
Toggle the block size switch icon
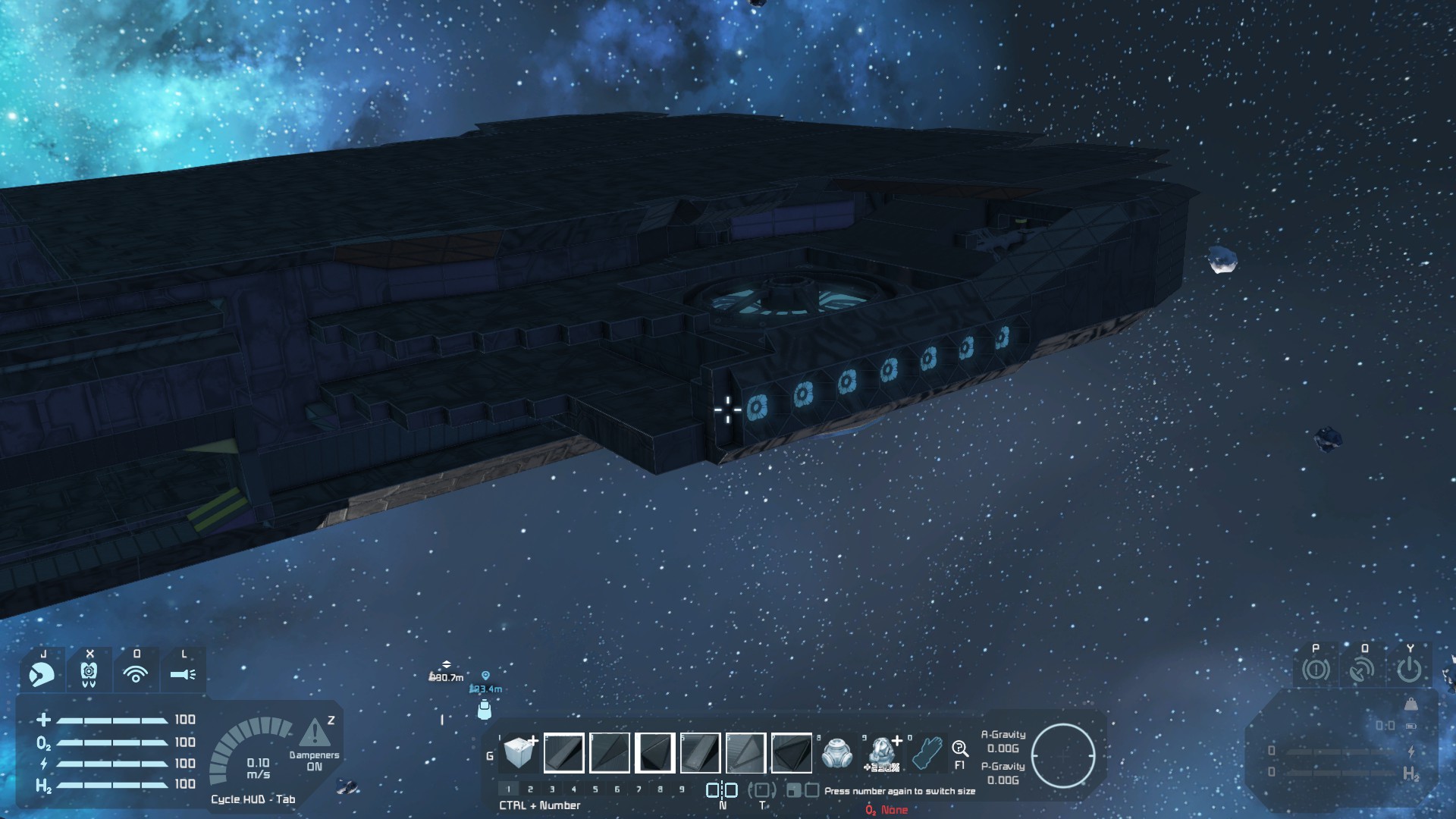tap(802, 791)
